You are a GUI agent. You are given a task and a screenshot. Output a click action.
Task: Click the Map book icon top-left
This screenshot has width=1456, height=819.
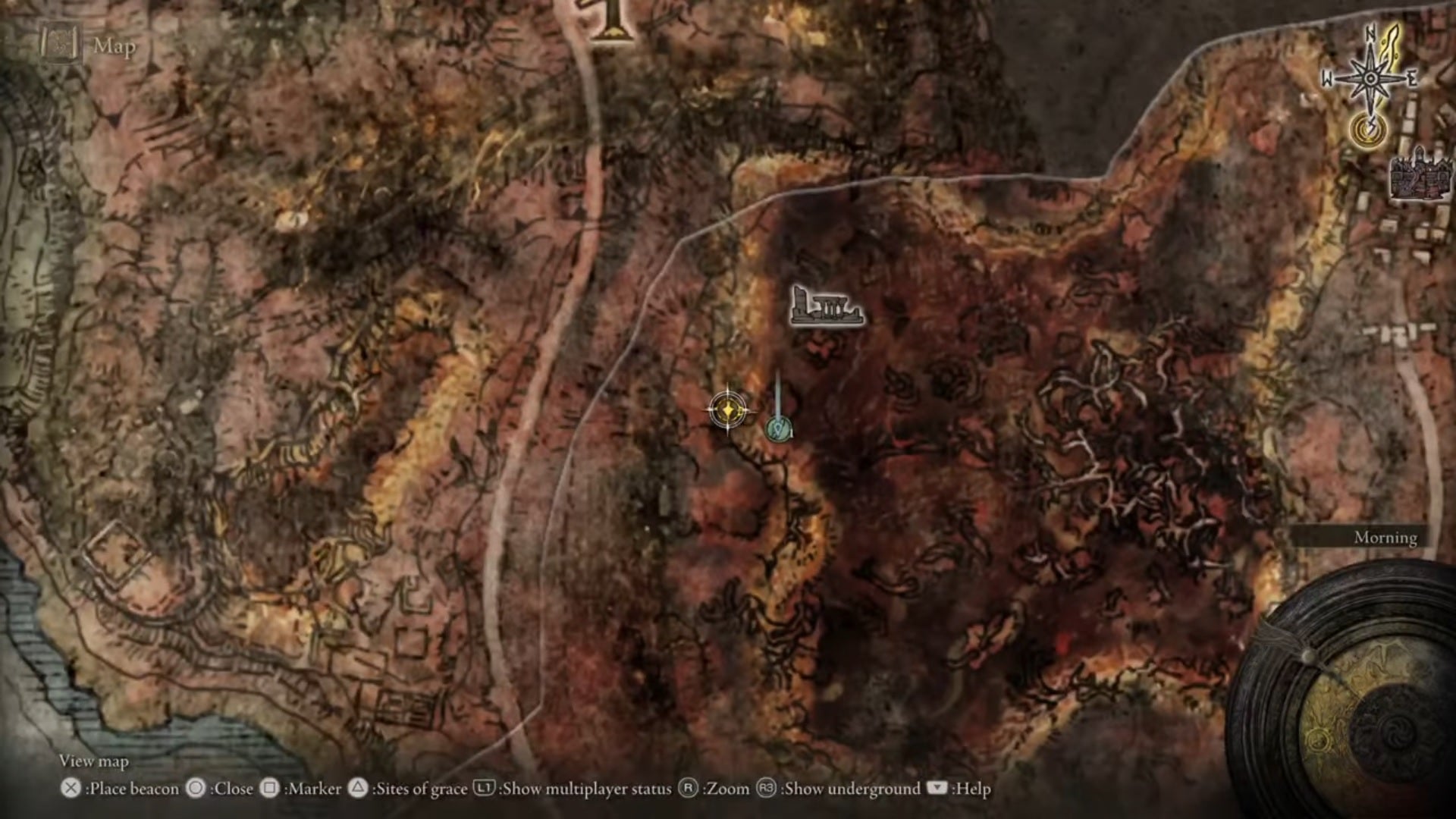[61, 44]
